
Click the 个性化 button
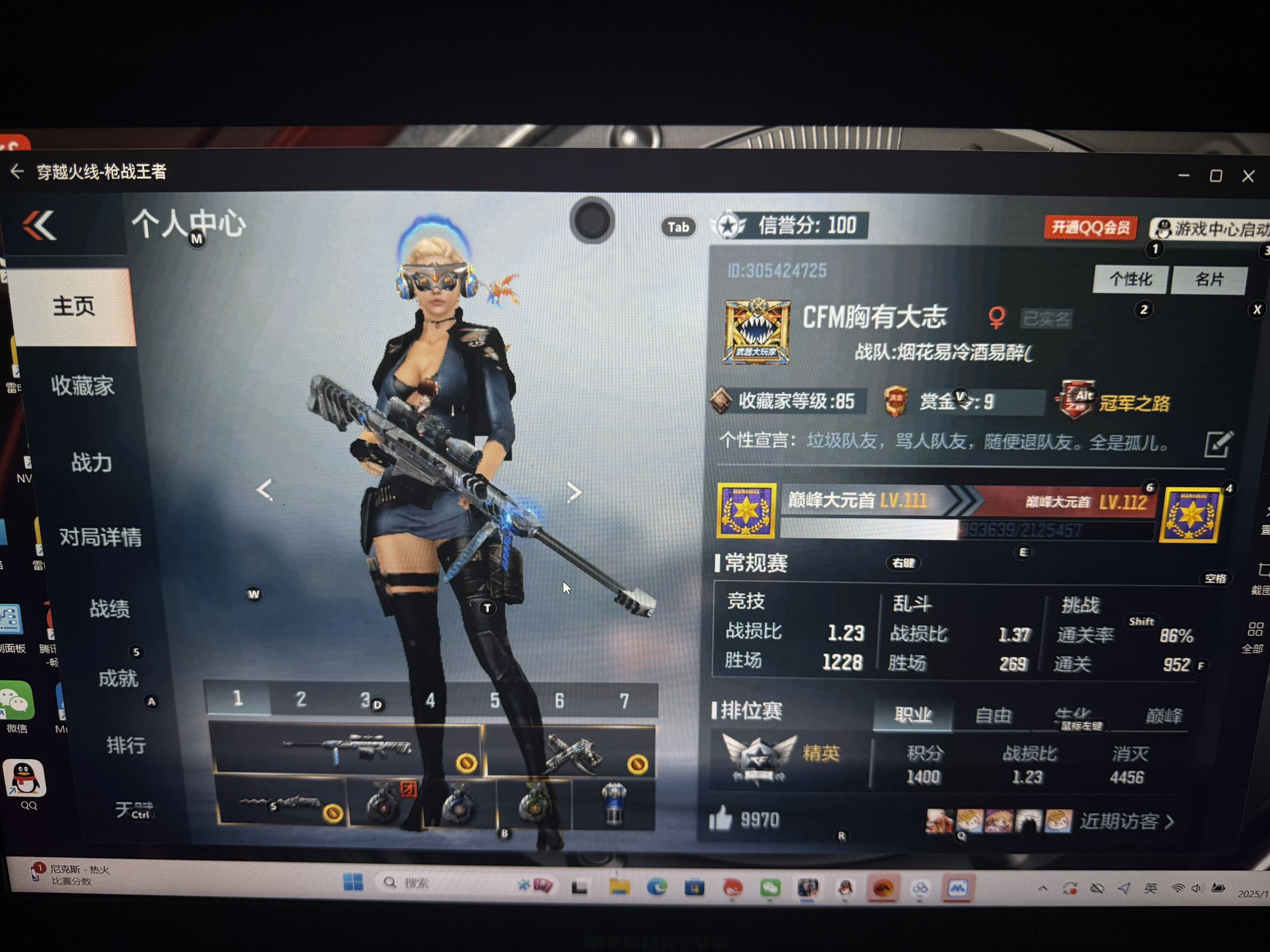[1130, 279]
